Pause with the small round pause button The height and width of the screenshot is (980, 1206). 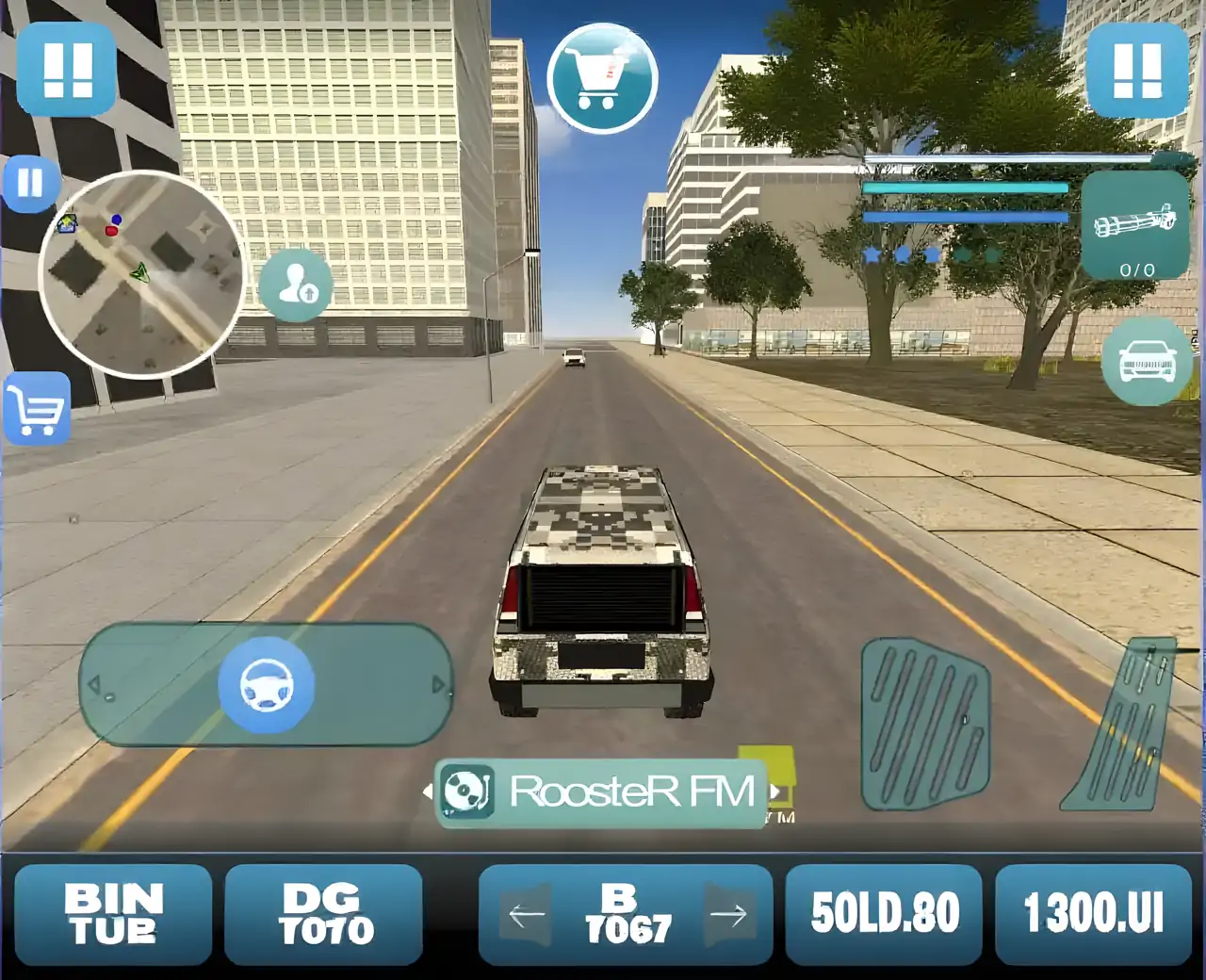[x=30, y=182]
